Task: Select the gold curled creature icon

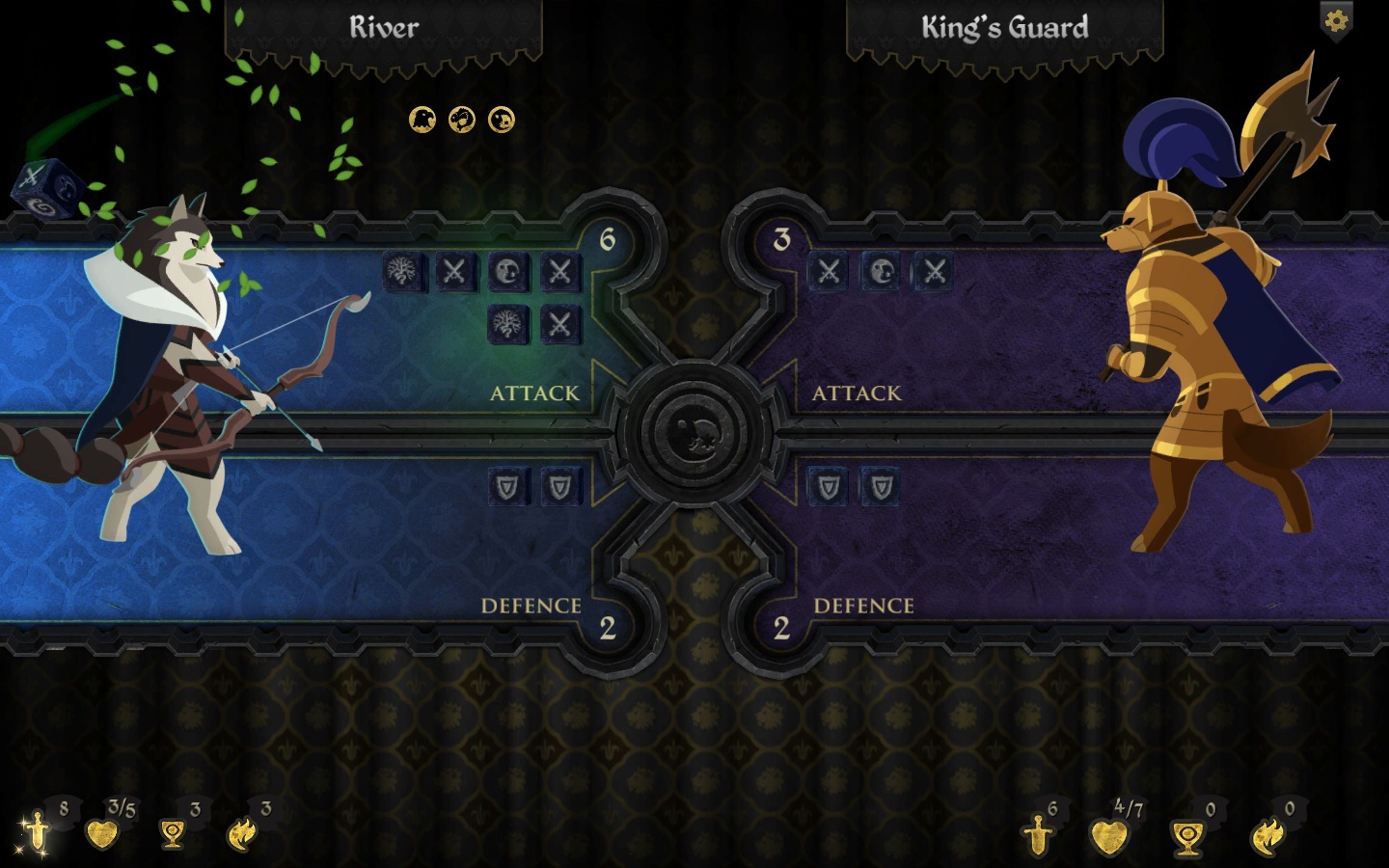Action: (x=462, y=120)
